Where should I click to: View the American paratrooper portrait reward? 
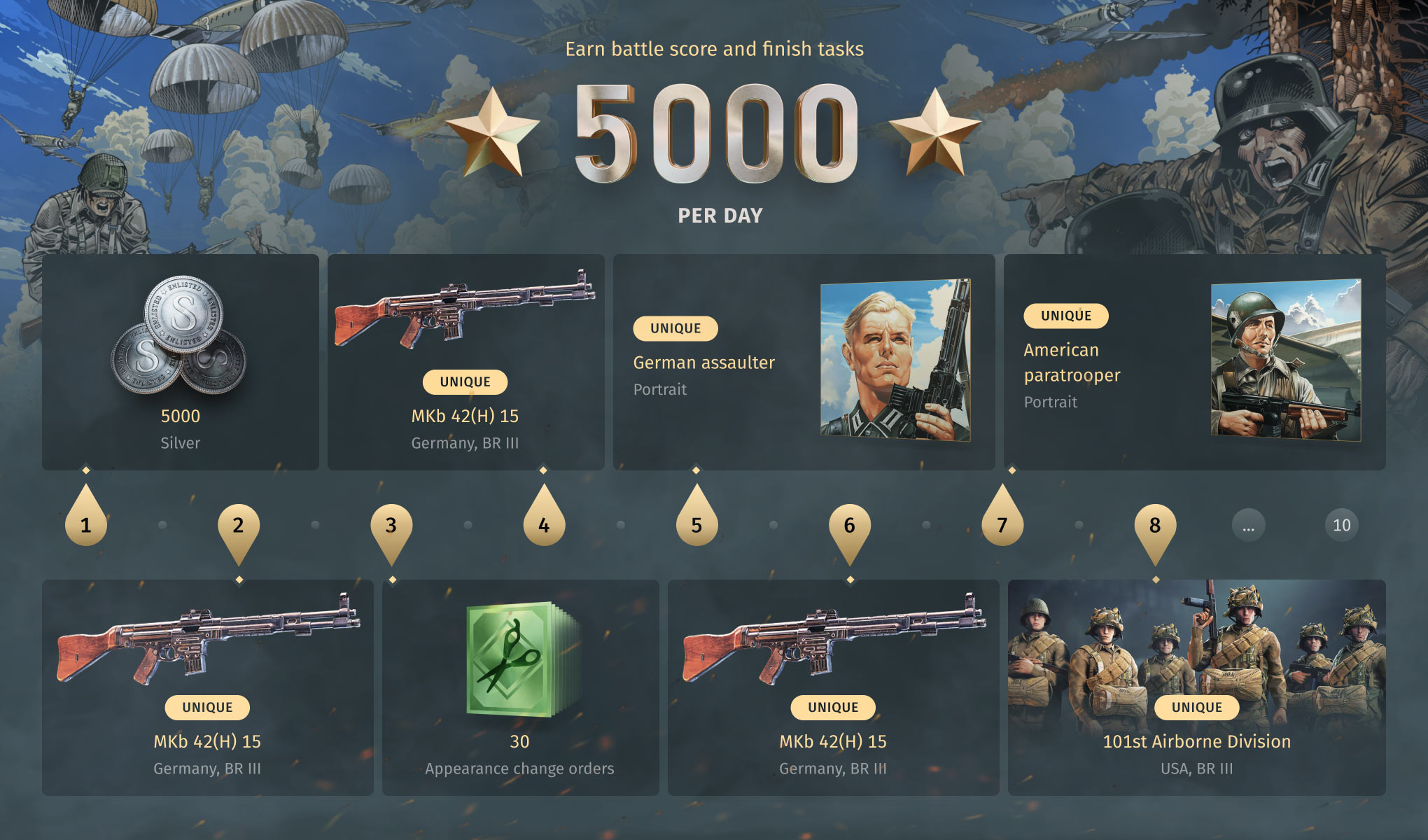point(1194,362)
